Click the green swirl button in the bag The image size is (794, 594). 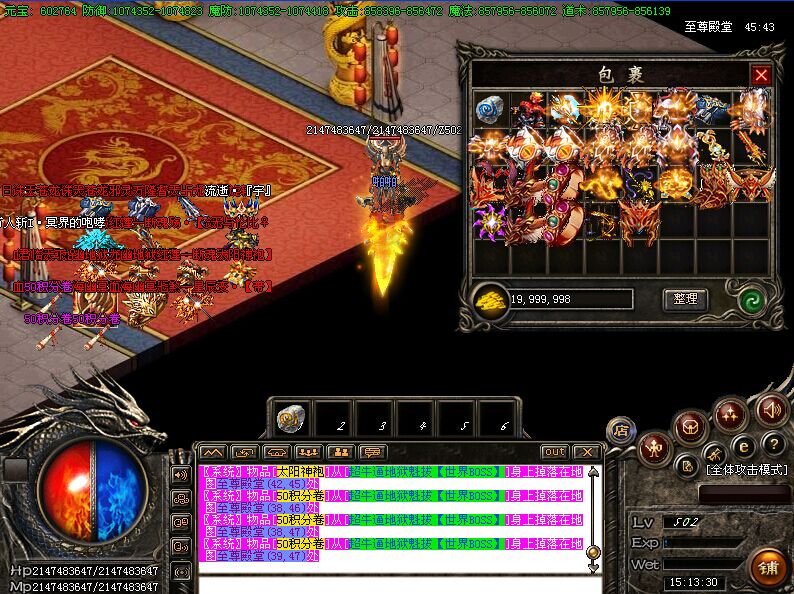pyautogui.click(x=751, y=299)
